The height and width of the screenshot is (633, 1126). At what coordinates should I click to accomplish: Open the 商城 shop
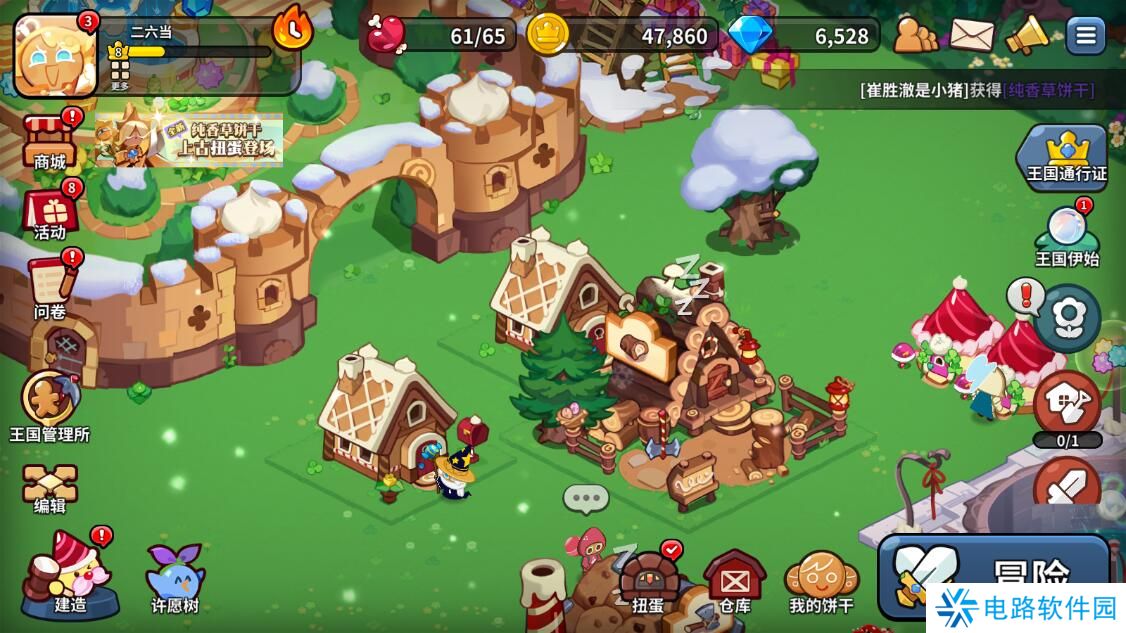coord(50,140)
